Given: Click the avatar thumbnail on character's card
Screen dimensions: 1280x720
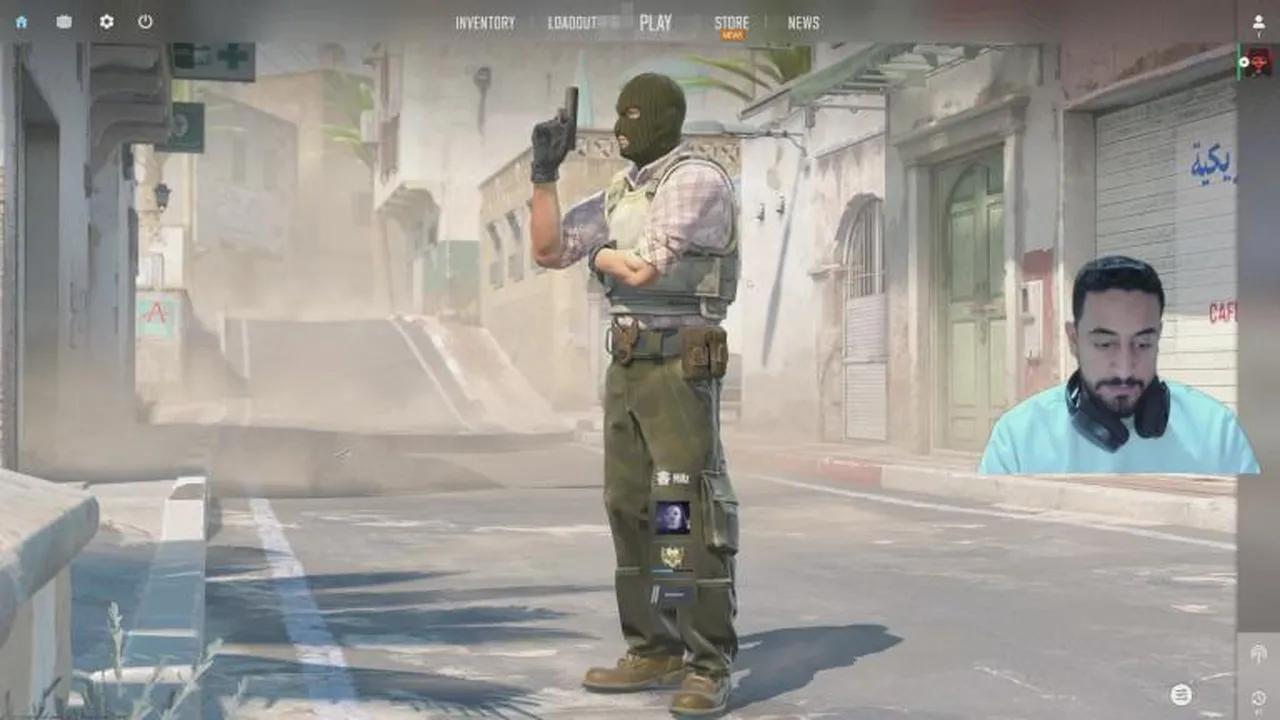Looking at the screenshot, I should [672, 517].
